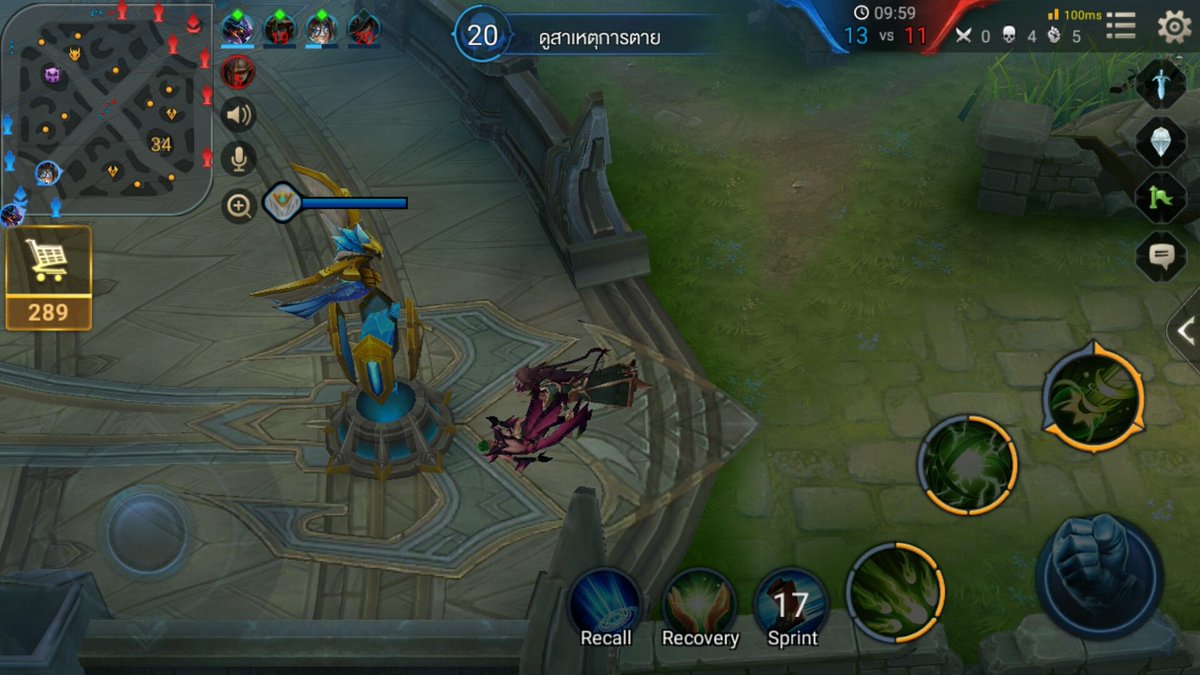1200x675 pixels.
Task: Toggle the speaker sound button
Action: tap(238, 115)
